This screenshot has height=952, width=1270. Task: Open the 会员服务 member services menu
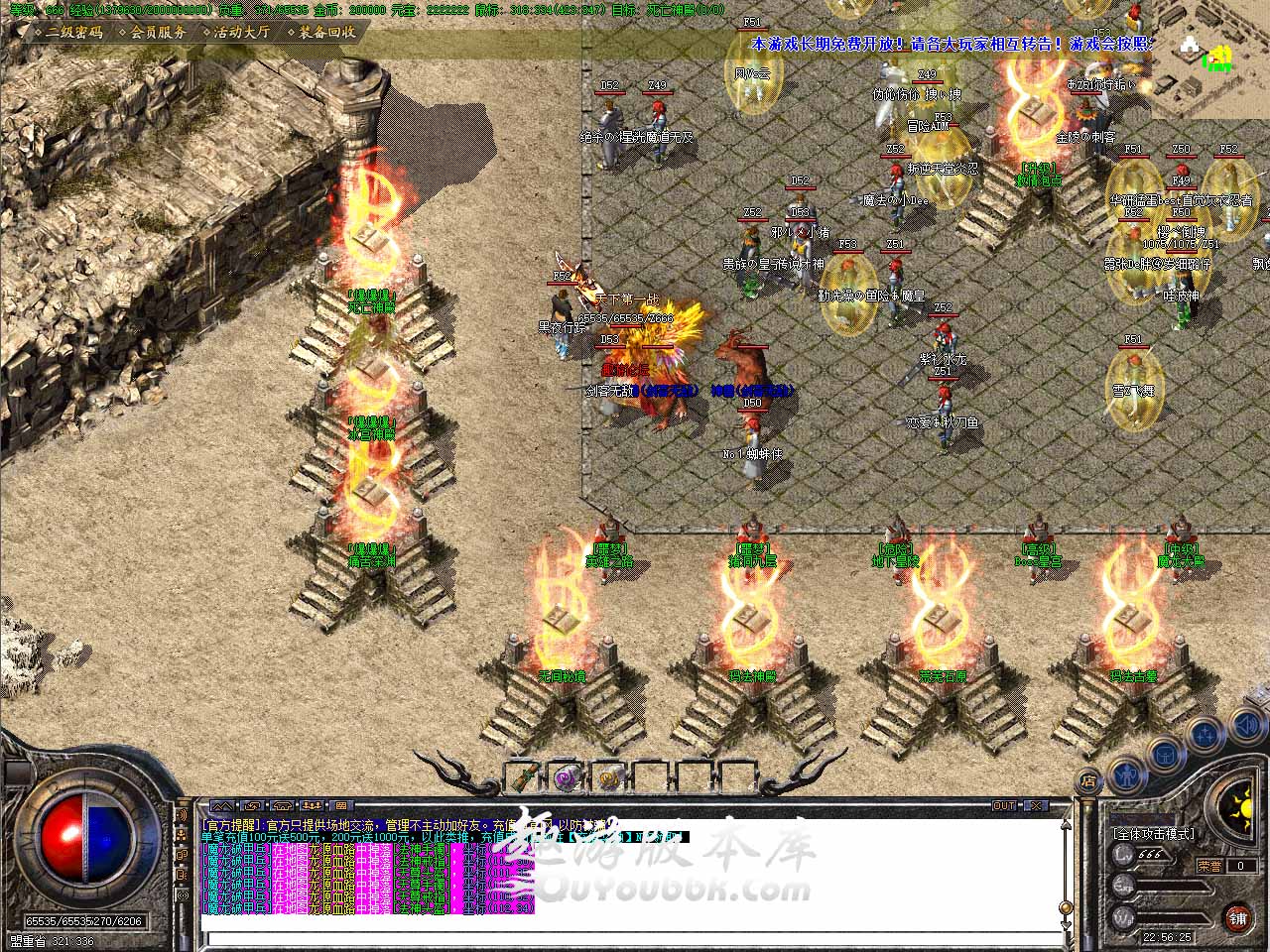[x=158, y=32]
